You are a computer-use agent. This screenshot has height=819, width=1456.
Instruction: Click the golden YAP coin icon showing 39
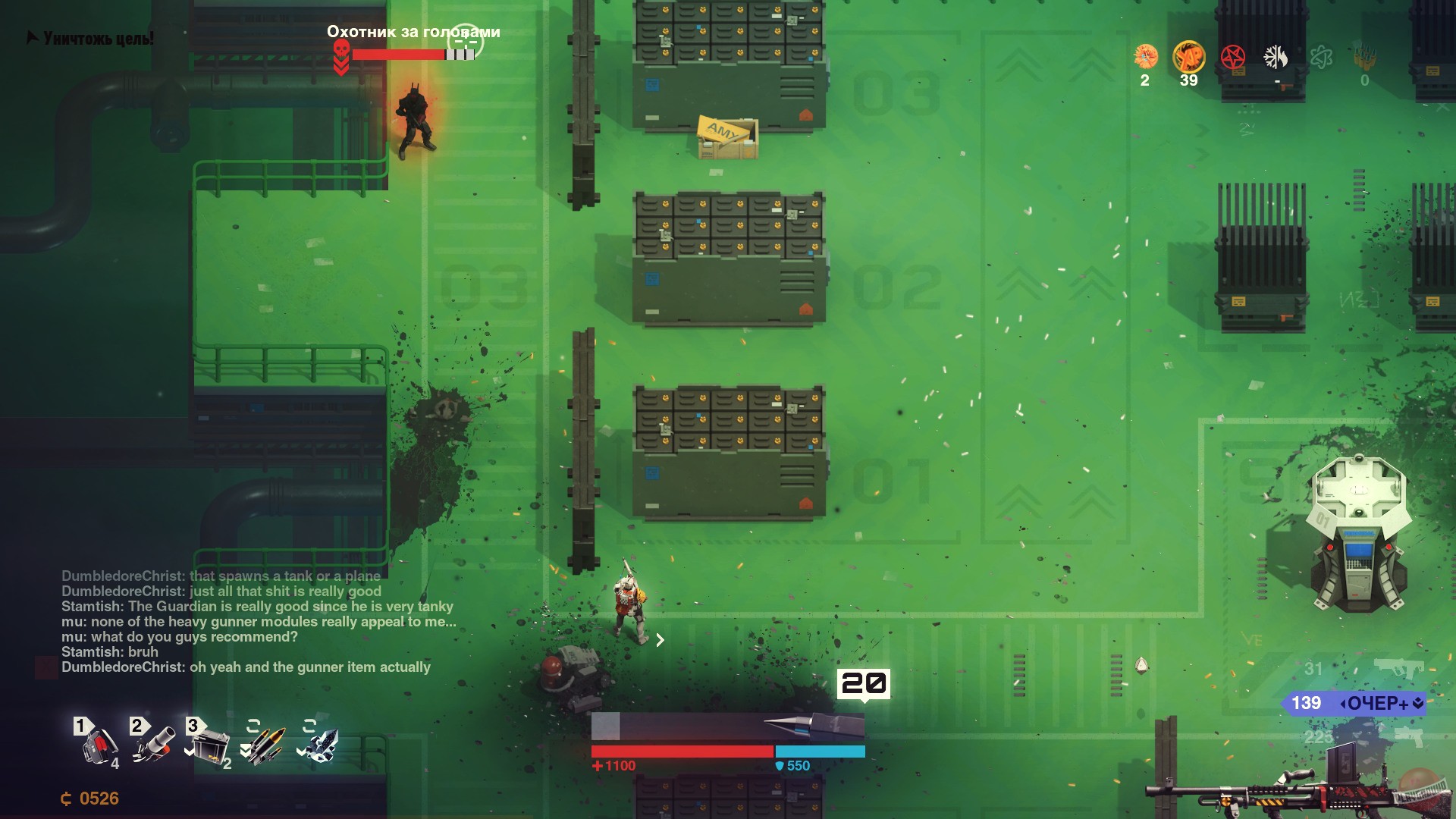1189,57
